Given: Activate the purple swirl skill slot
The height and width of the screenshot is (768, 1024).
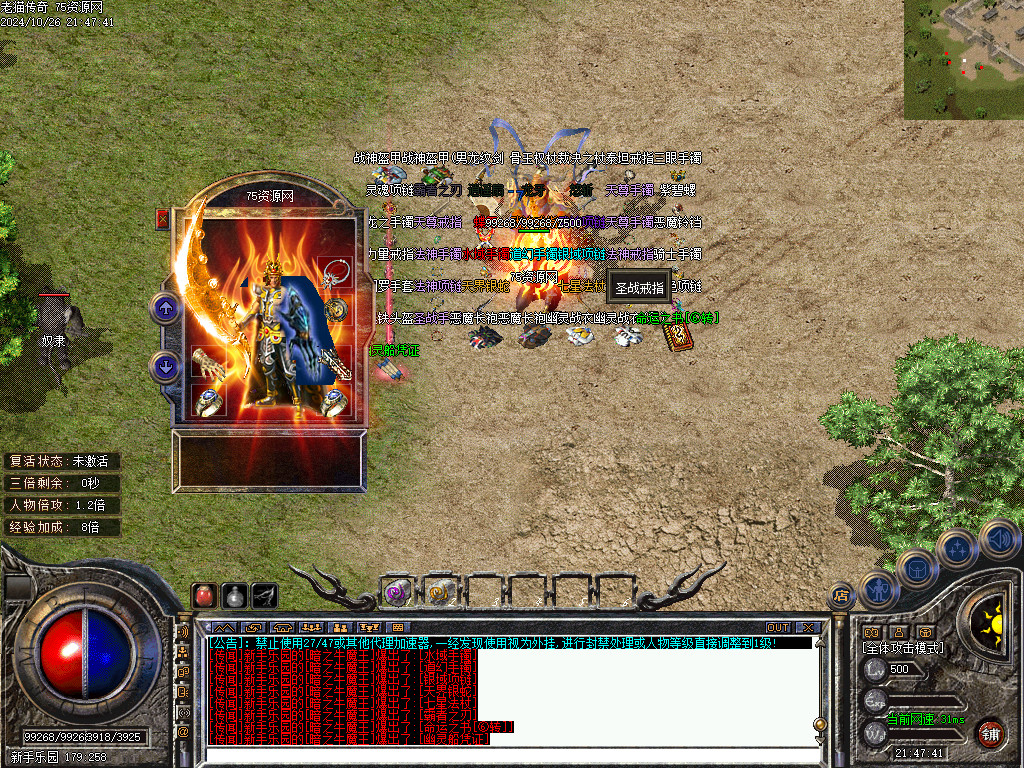Looking at the screenshot, I should 397,592.
